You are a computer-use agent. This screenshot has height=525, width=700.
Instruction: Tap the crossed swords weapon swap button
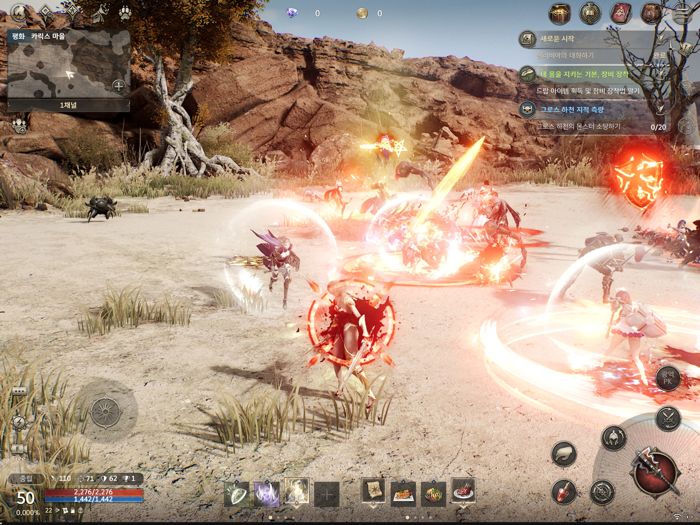coord(668,418)
